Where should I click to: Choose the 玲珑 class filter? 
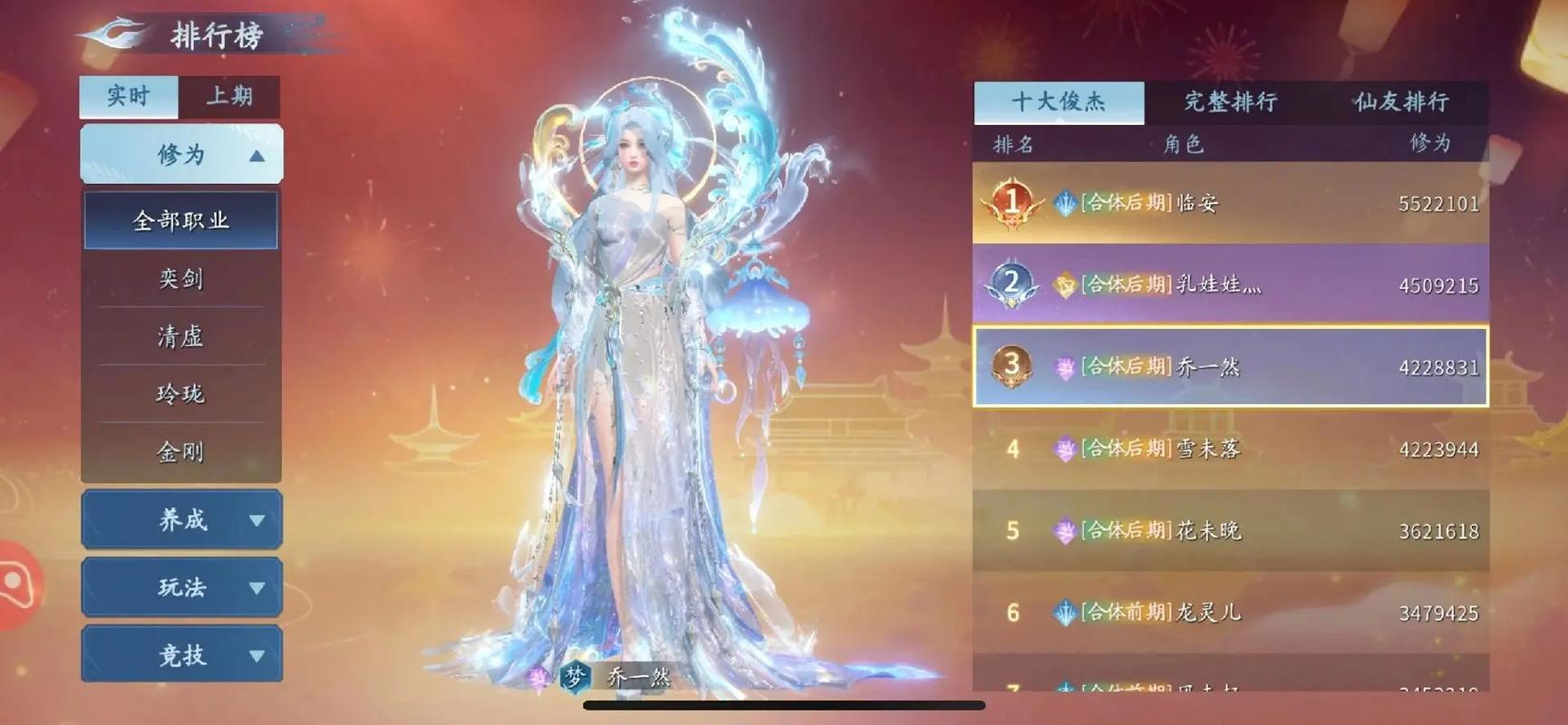(181, 393)
